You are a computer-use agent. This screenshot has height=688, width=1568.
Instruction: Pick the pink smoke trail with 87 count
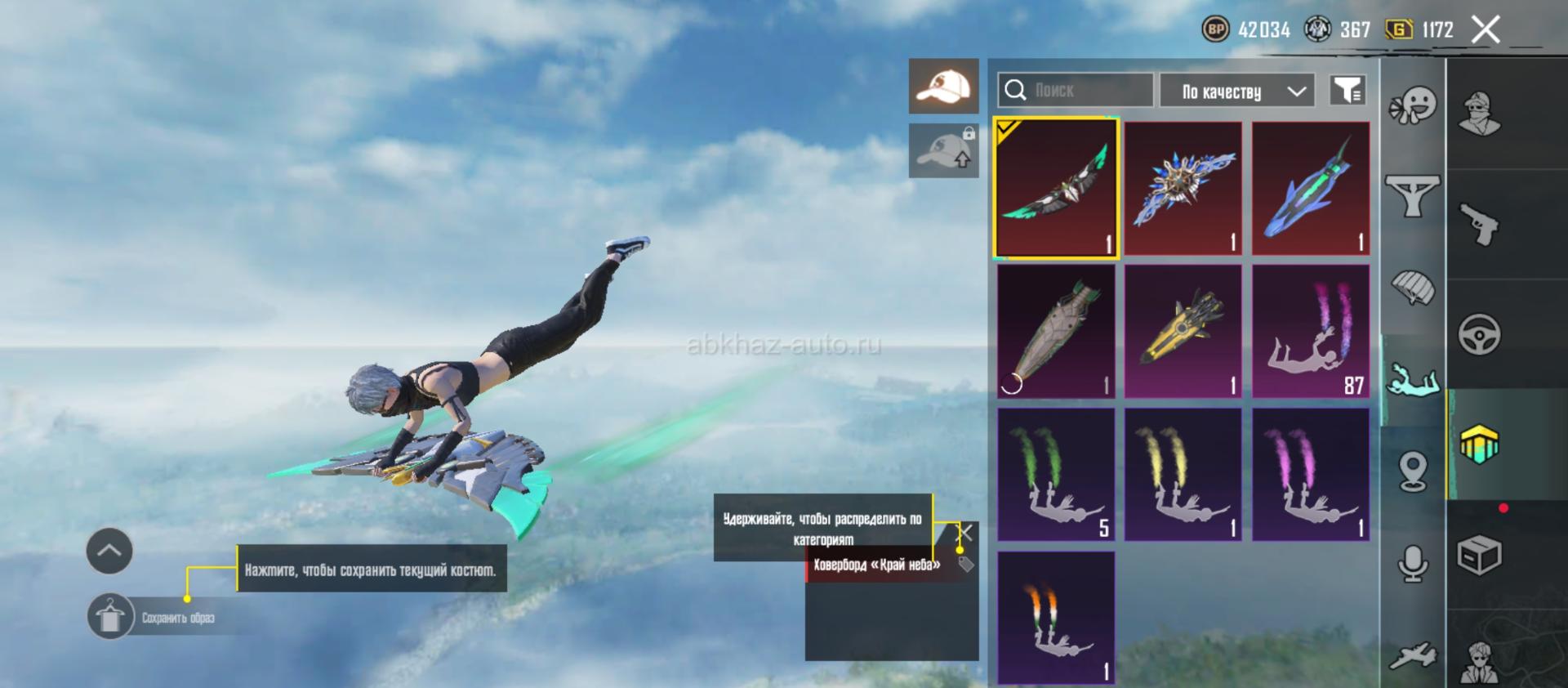coord(1311,332)
